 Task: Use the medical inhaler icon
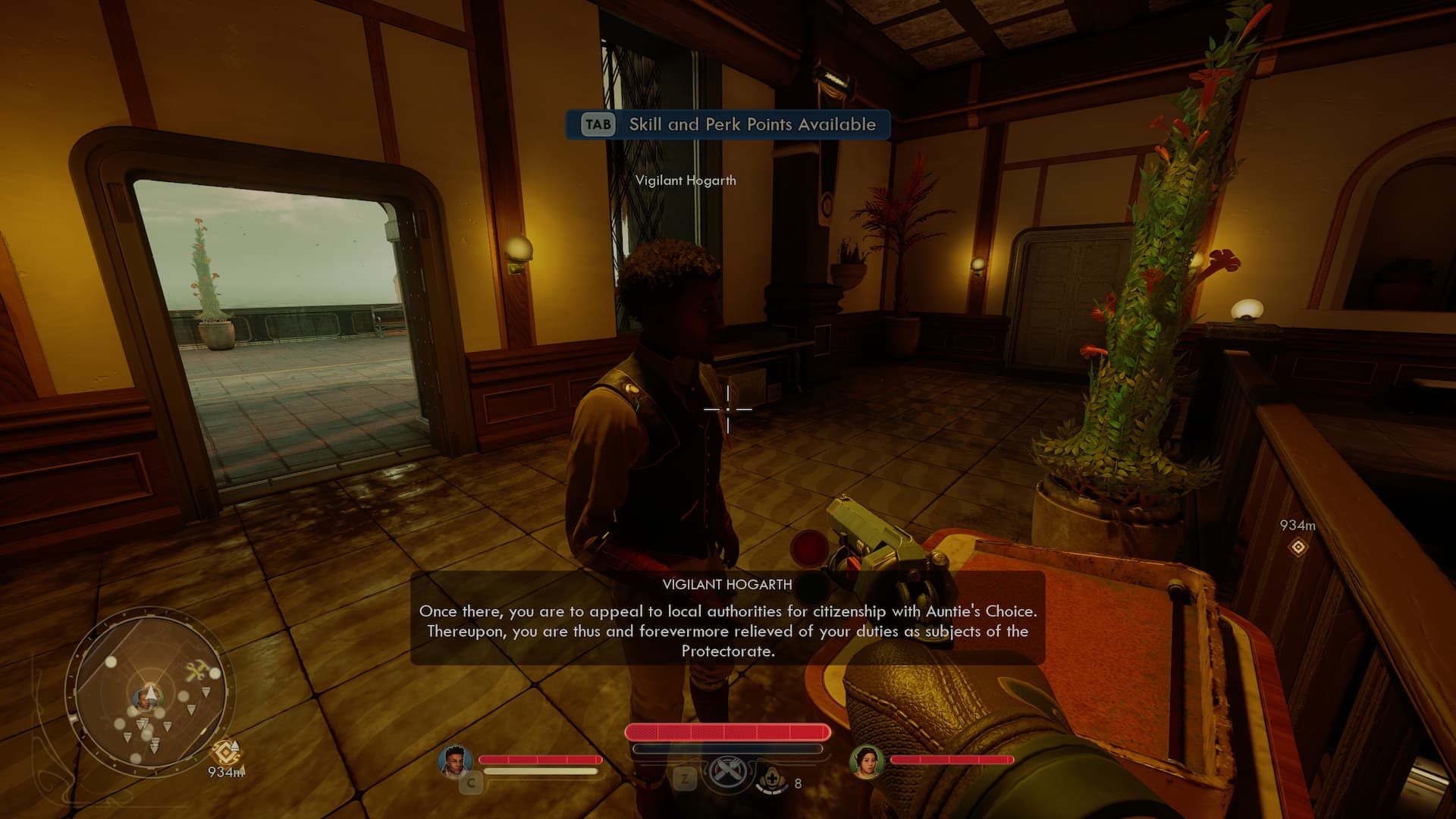pyautogui.click(x=773, y=779)
